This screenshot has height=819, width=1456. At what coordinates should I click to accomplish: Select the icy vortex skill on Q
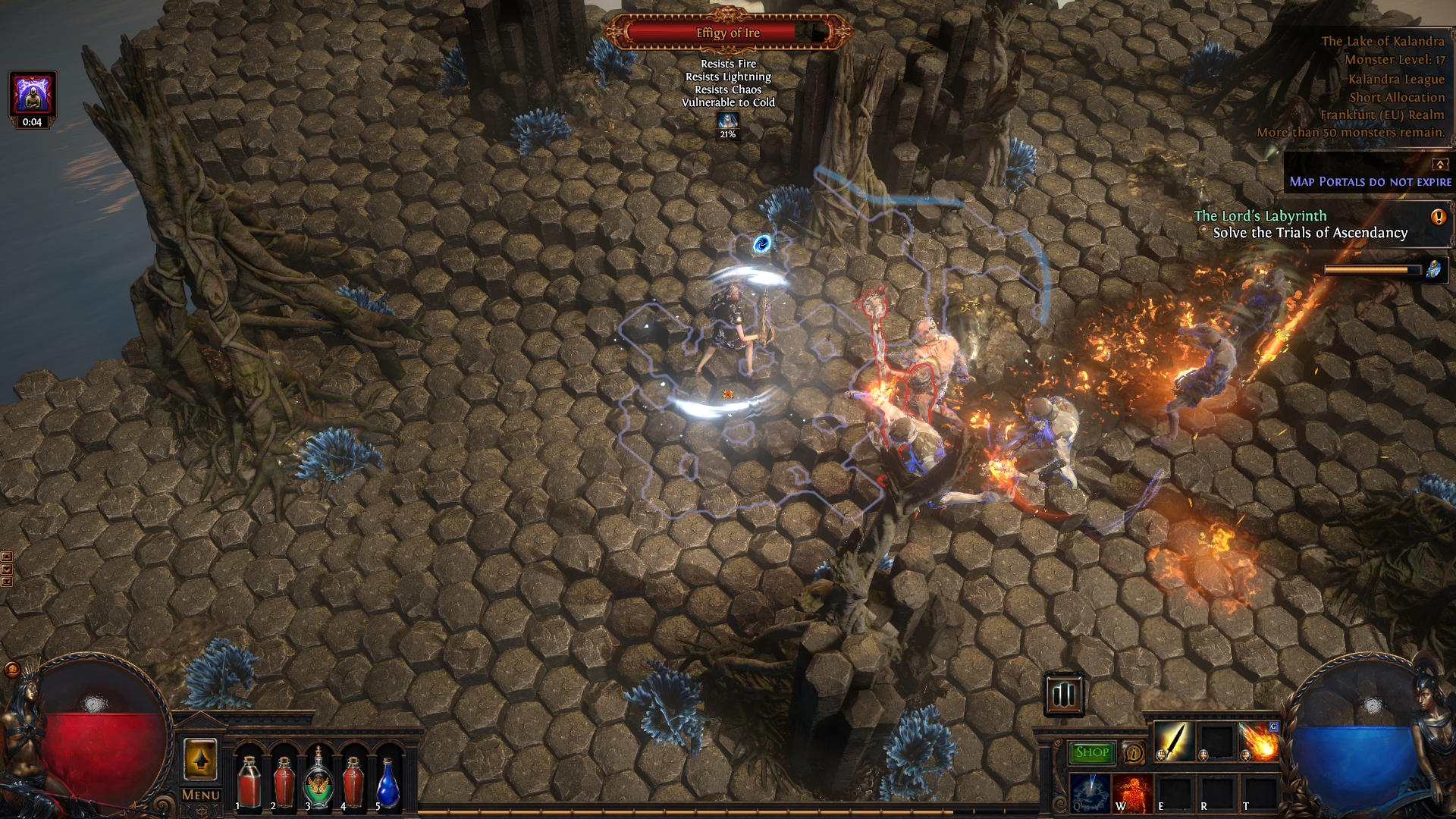1090,792
